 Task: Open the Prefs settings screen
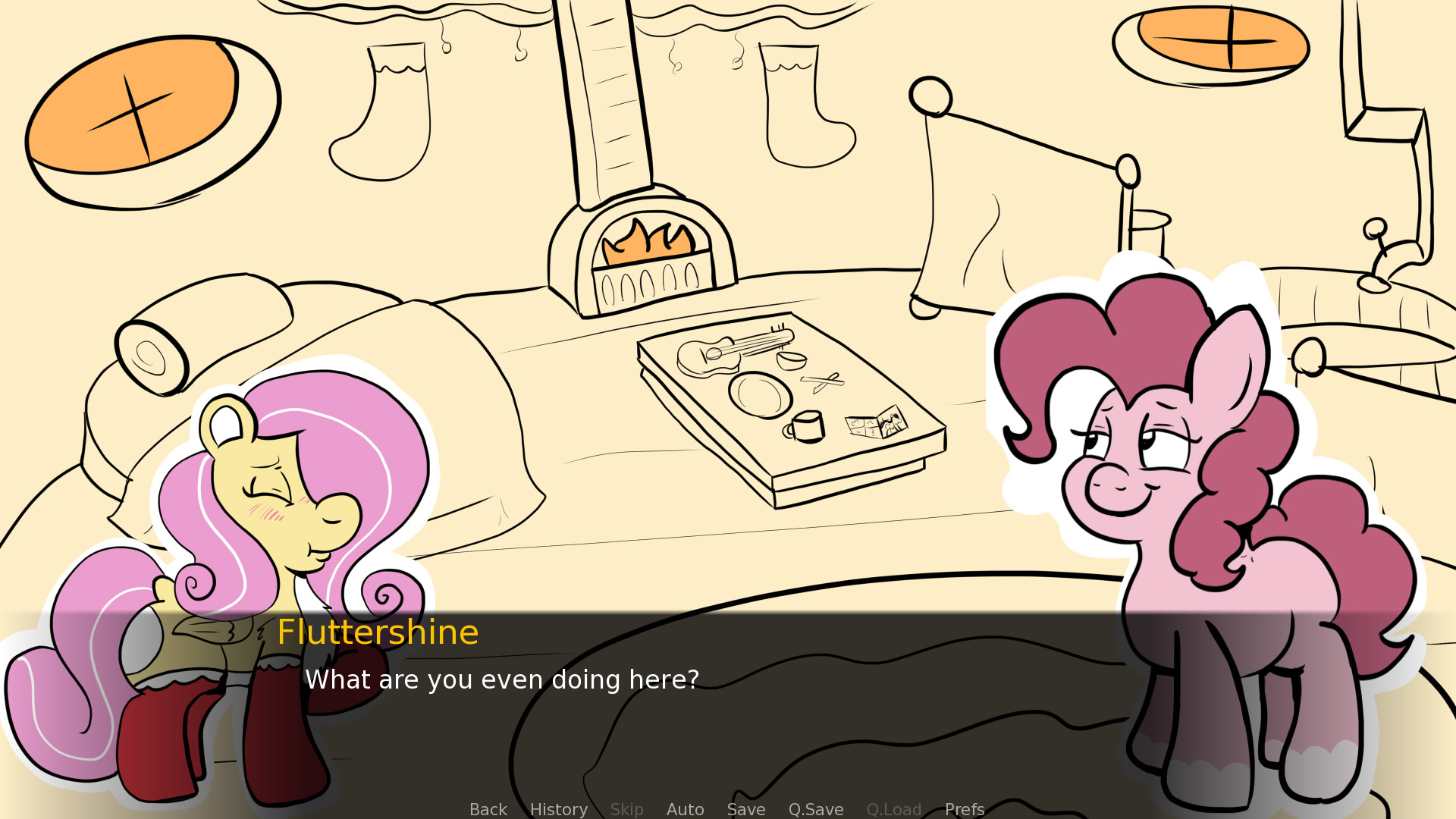tap(964, 809)
